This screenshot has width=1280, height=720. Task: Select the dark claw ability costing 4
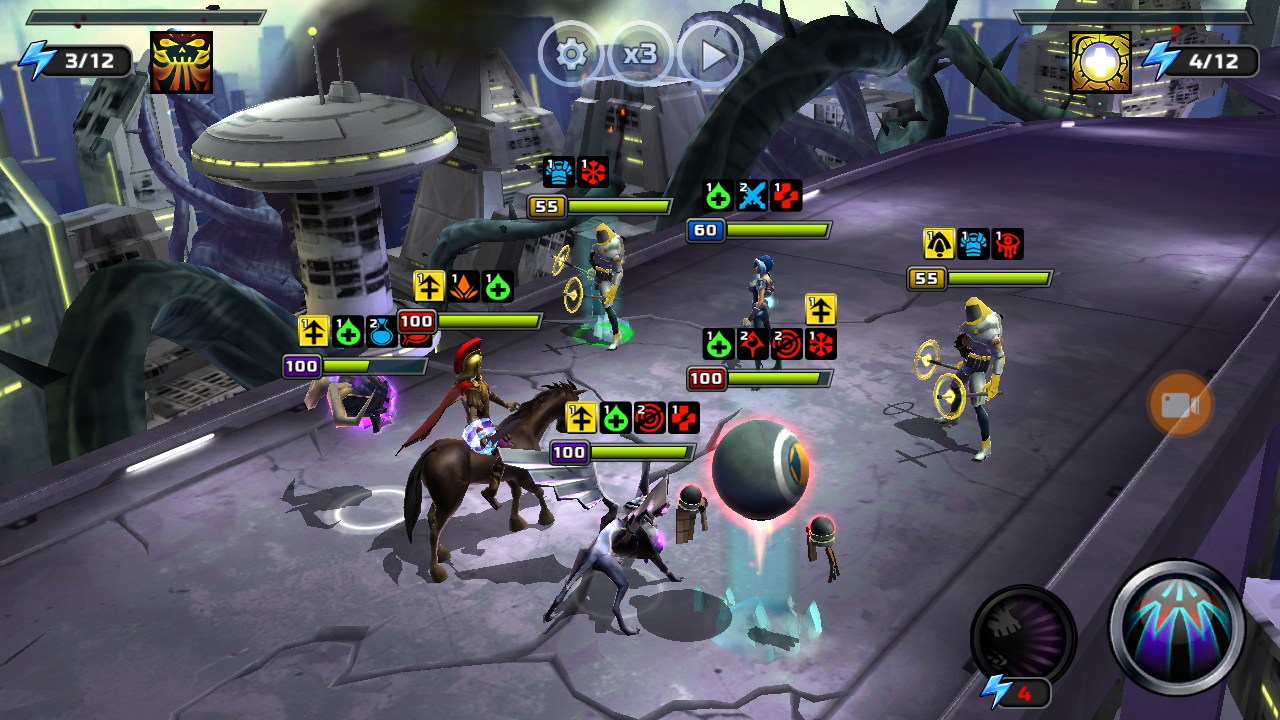click(1022, 635)
